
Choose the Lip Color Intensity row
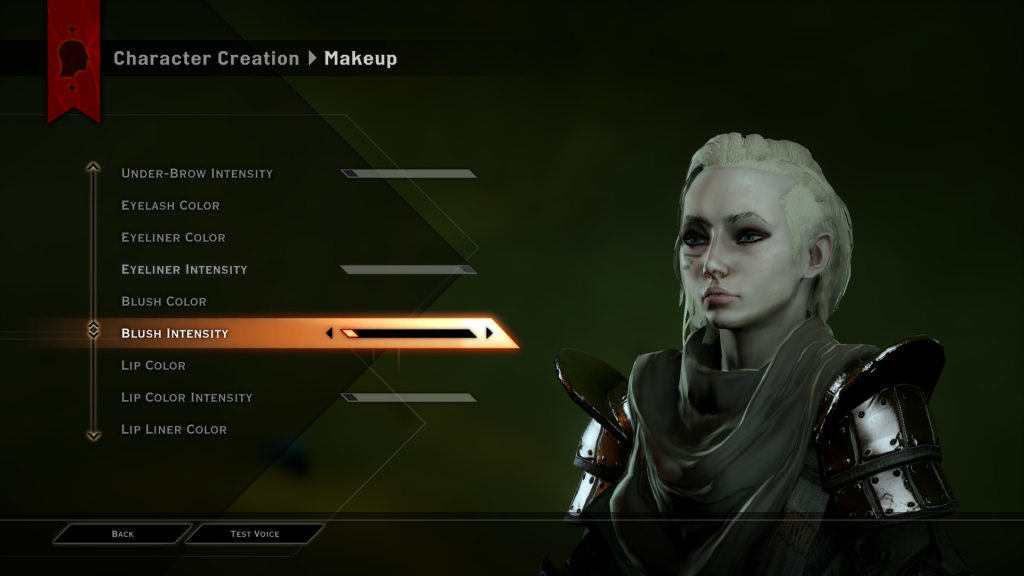(187, 397)
